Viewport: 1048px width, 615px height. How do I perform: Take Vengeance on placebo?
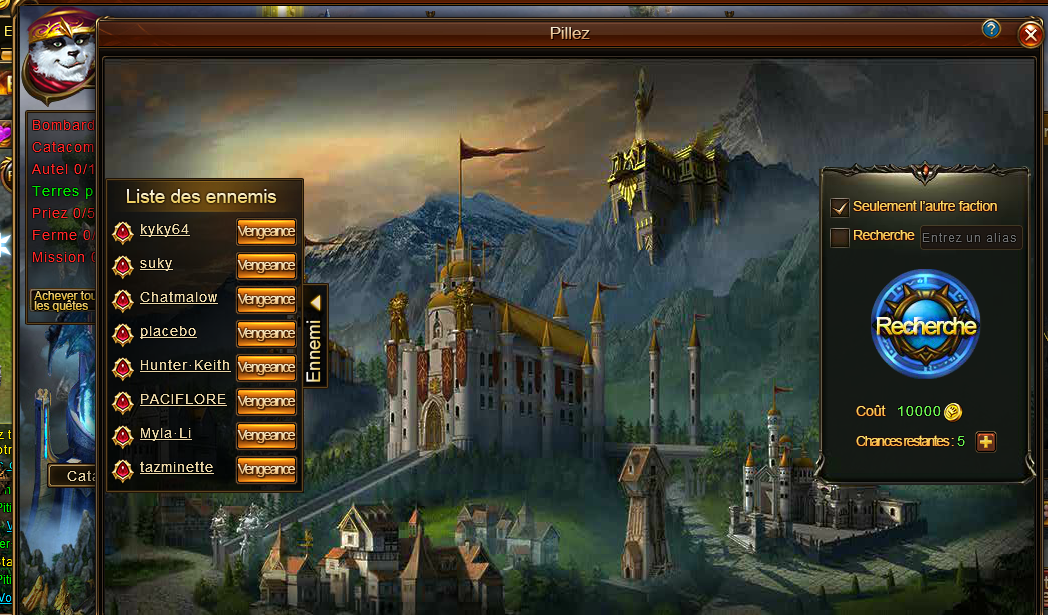coord(266,333)
